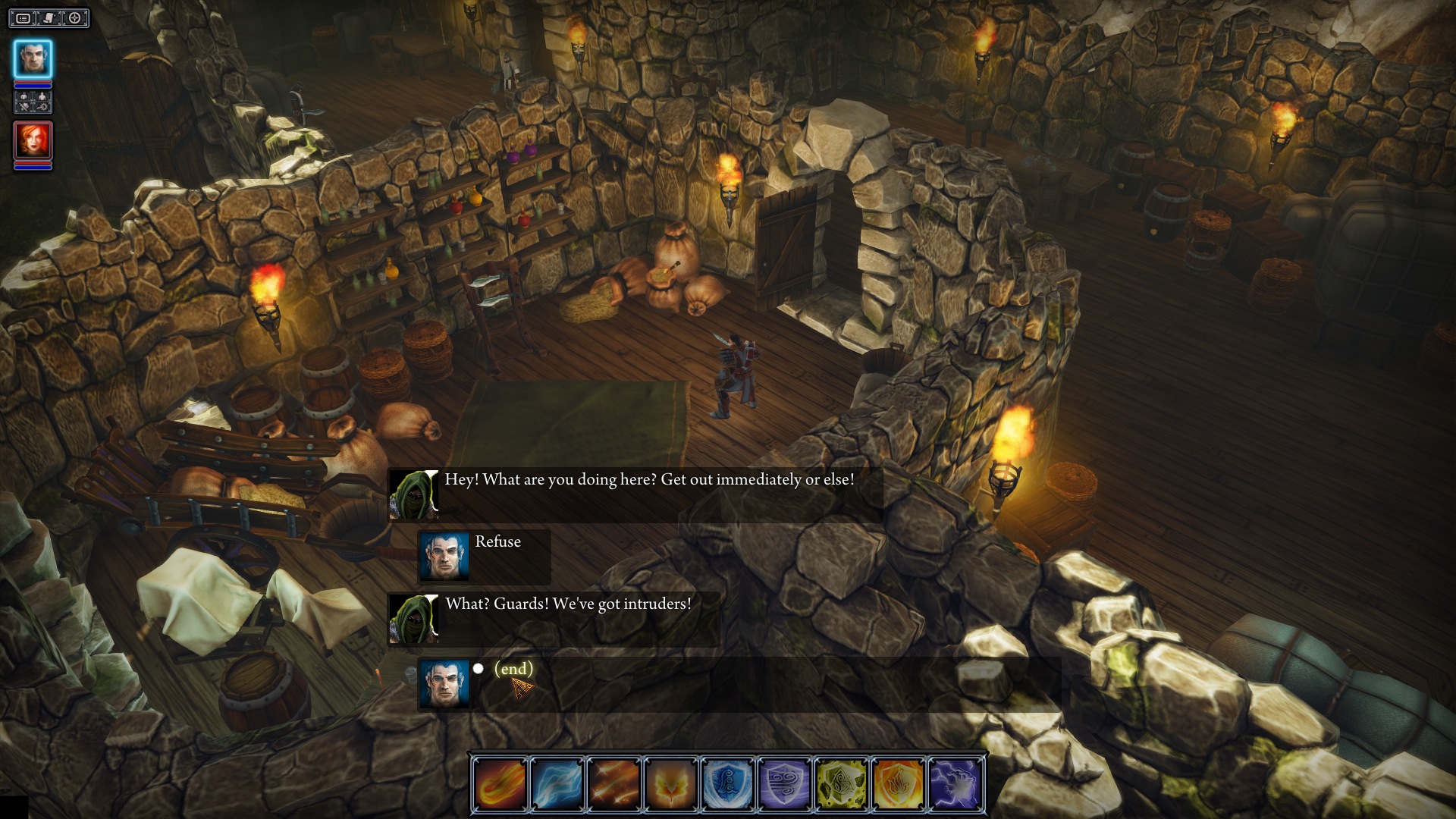Use the blue lightning streak skill

coord(558,784)
